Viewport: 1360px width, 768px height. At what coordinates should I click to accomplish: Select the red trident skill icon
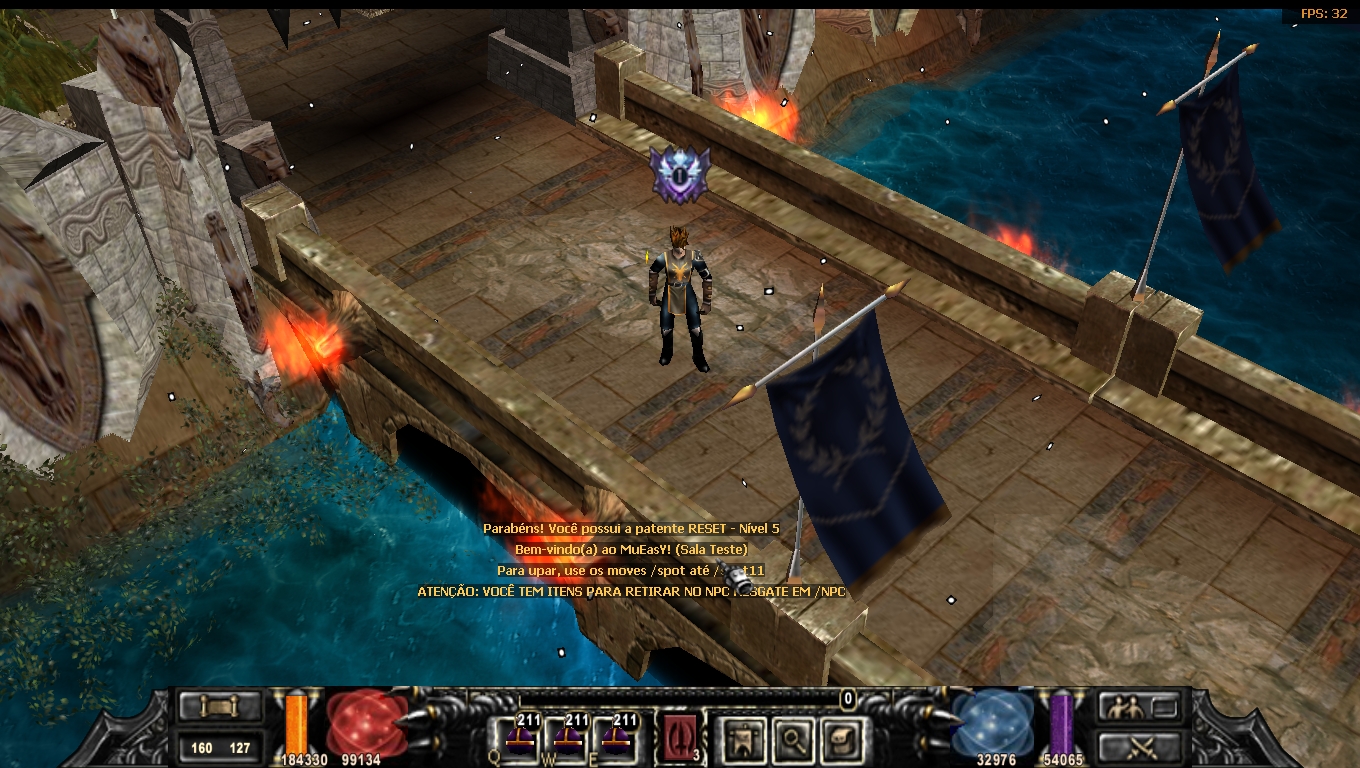tap(680, 739)
